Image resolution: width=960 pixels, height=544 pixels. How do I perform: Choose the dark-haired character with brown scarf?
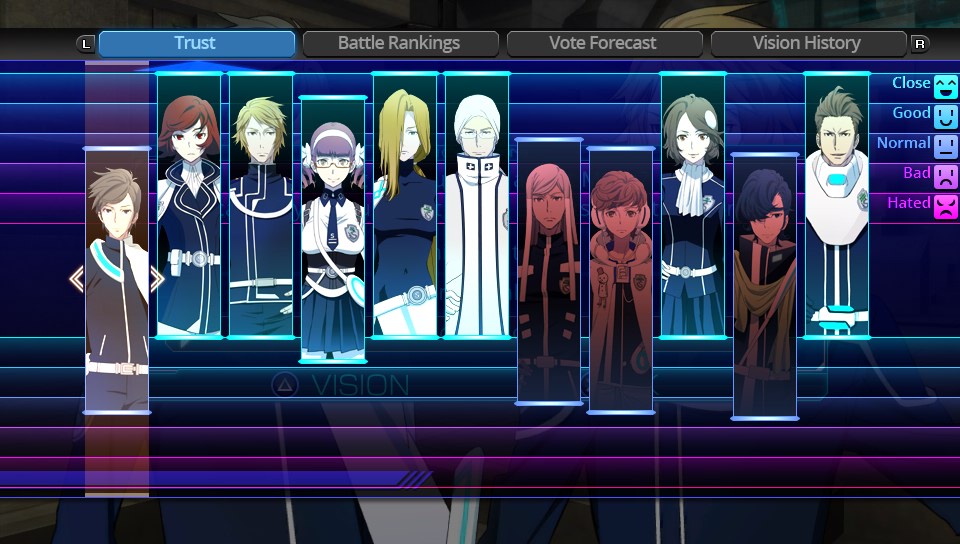pos(765,286)
